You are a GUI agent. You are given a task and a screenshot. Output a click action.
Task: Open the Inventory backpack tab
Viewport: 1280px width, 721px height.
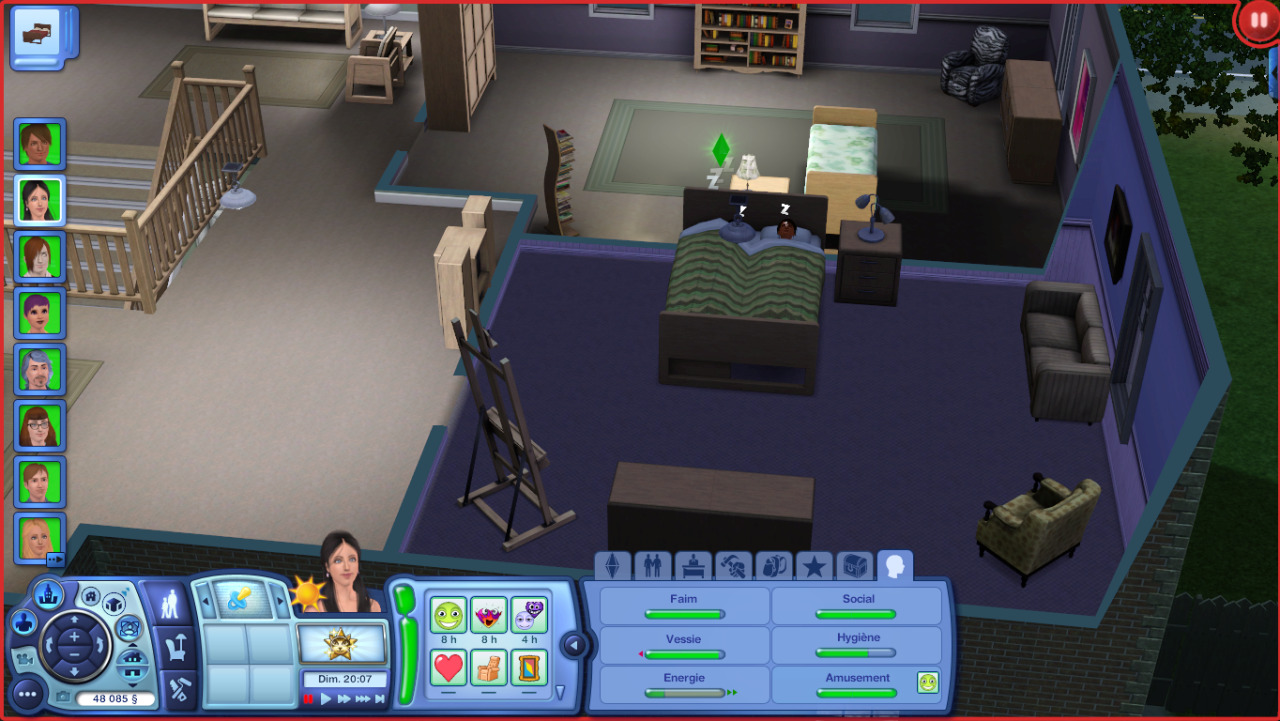(773, 566)
